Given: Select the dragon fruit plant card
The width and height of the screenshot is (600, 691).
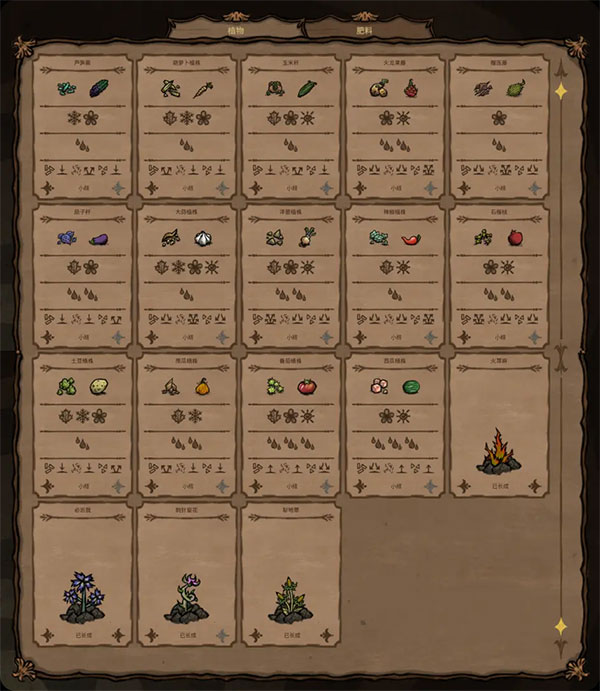Looking at the screenshot, I should click(395, 125).
